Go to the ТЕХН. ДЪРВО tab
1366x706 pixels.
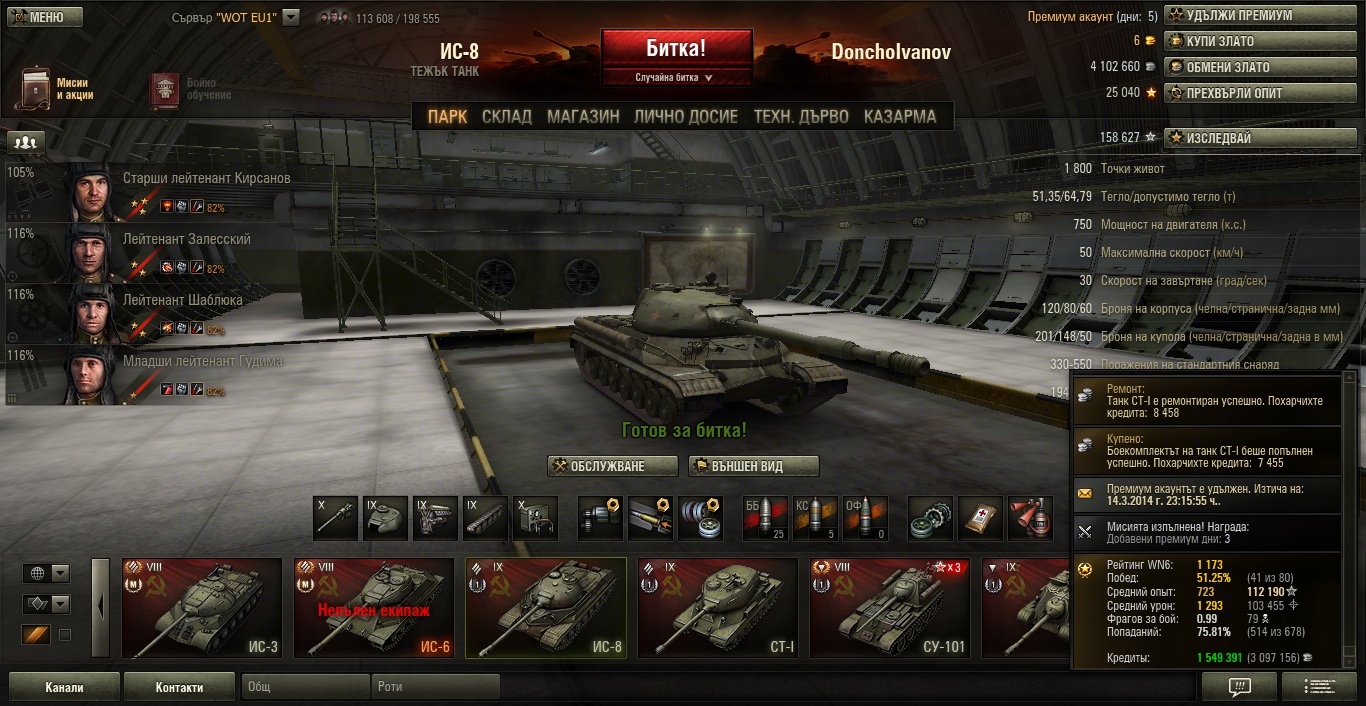click(x=801, y=117)
